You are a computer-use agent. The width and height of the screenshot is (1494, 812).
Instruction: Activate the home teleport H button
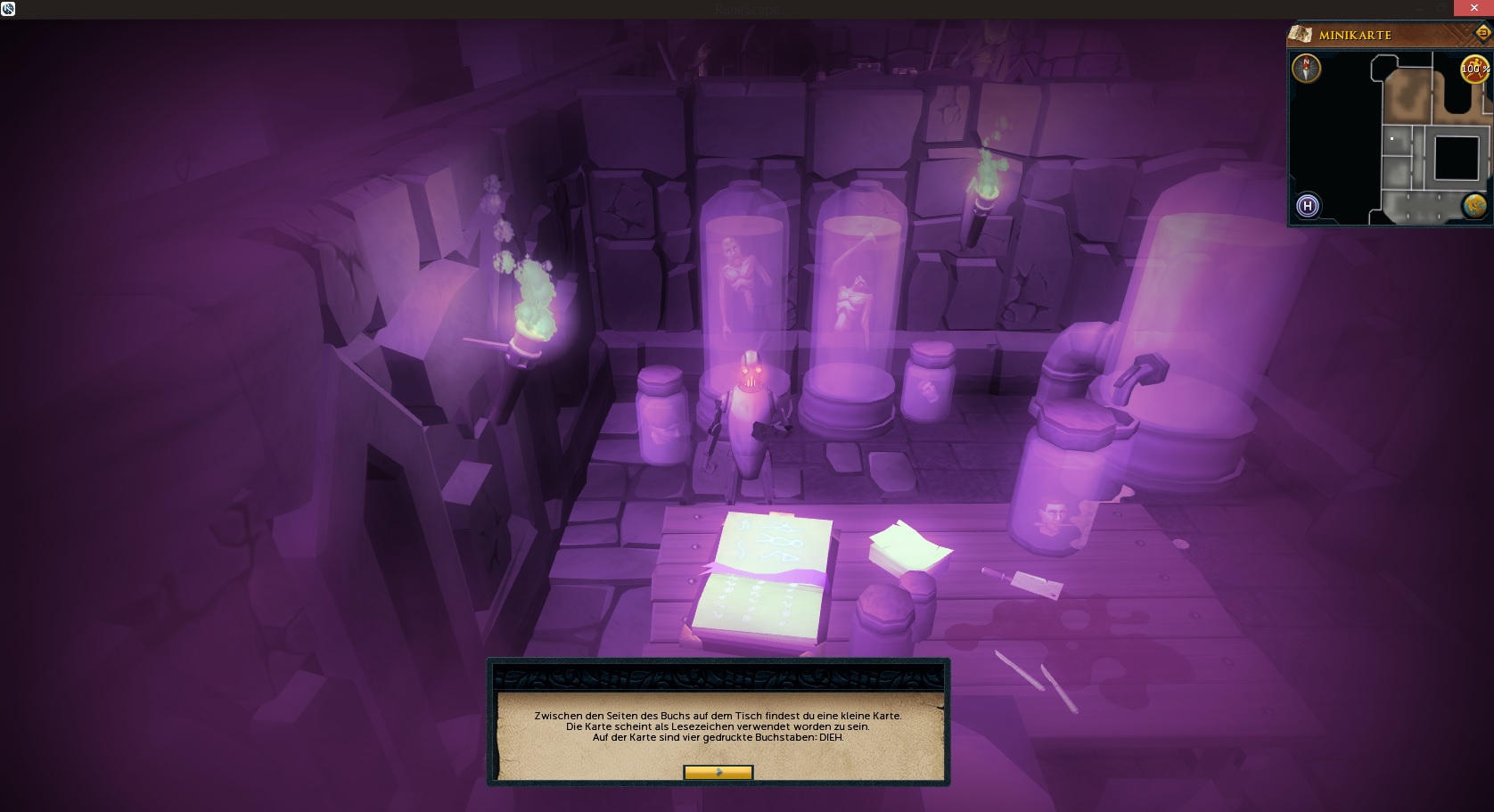[x=1308, y=206]
